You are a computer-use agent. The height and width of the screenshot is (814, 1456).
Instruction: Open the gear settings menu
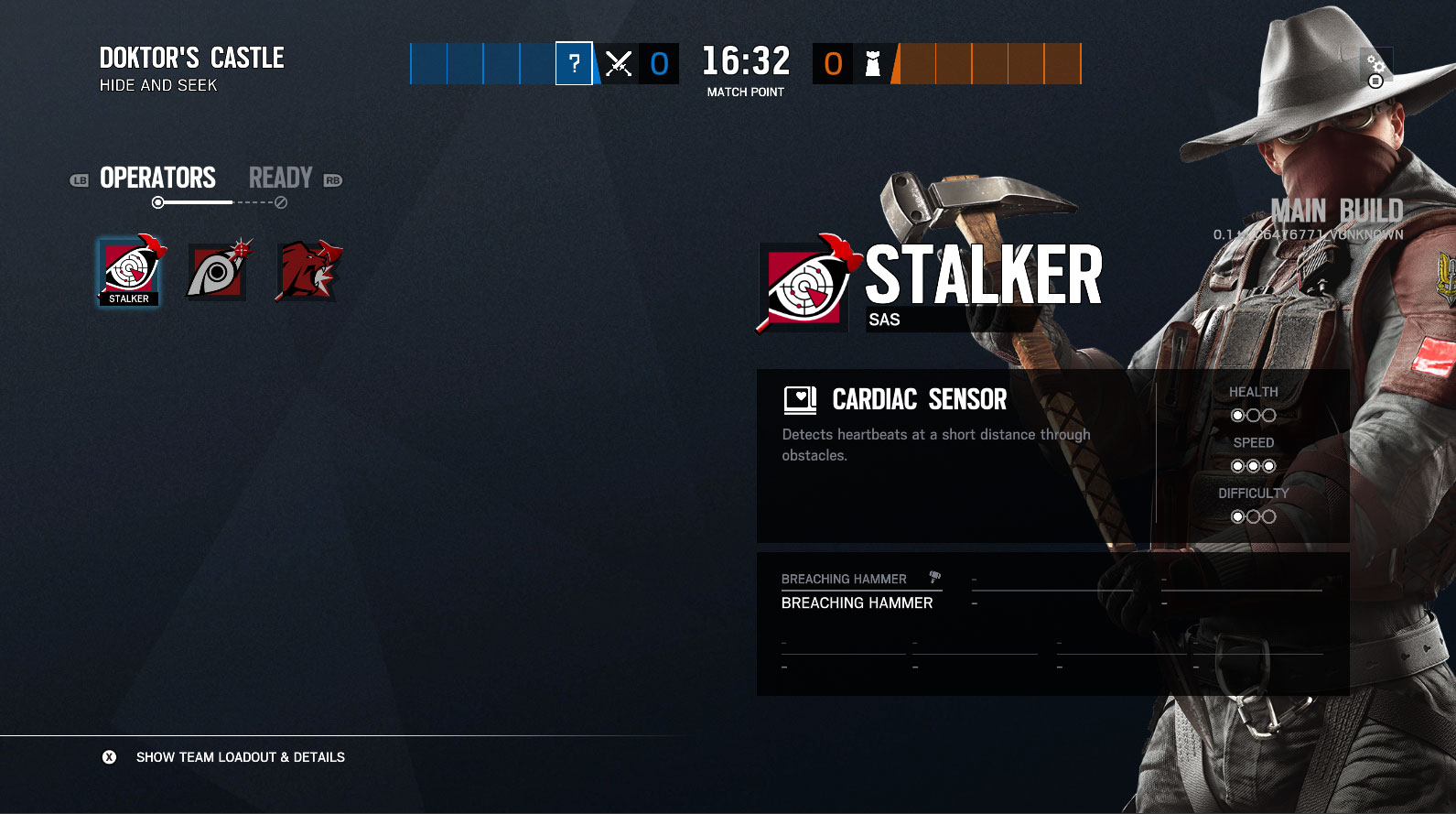[x=1375, y=69]
